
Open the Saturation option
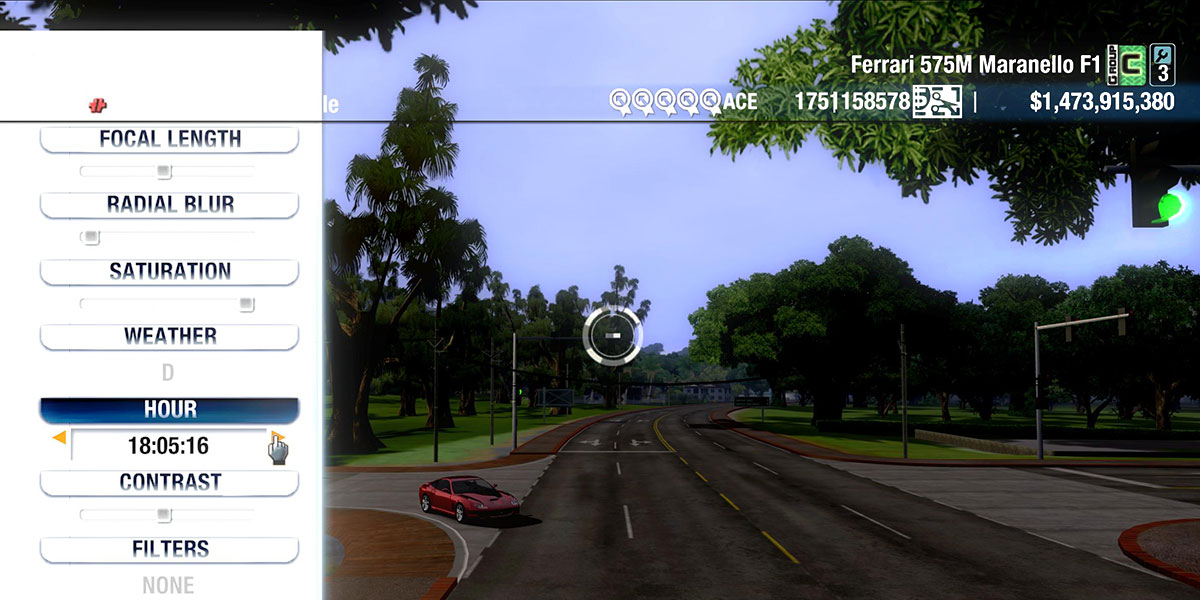pos(169,271)
